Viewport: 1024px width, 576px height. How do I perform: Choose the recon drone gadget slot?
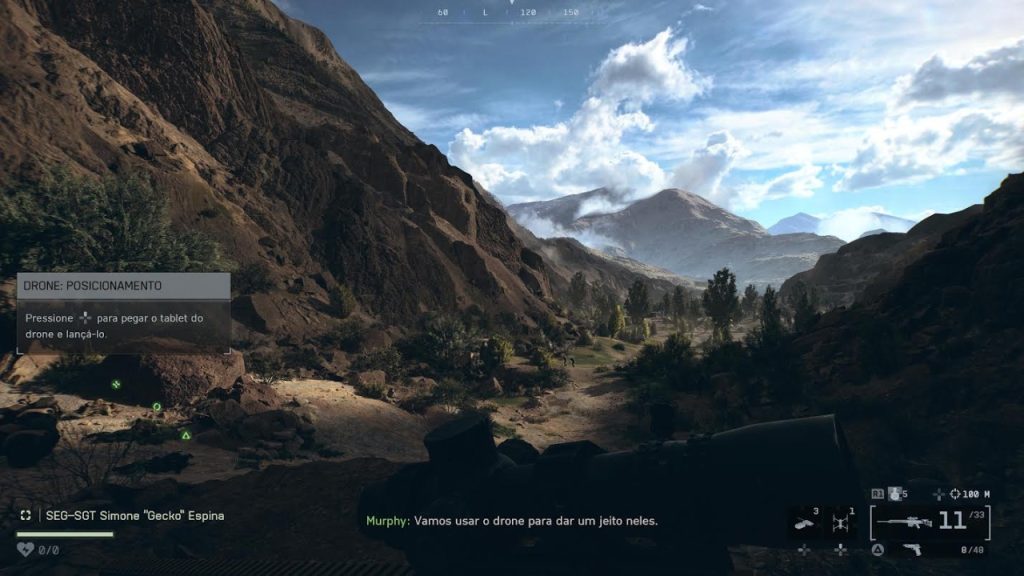pos(841,521)
